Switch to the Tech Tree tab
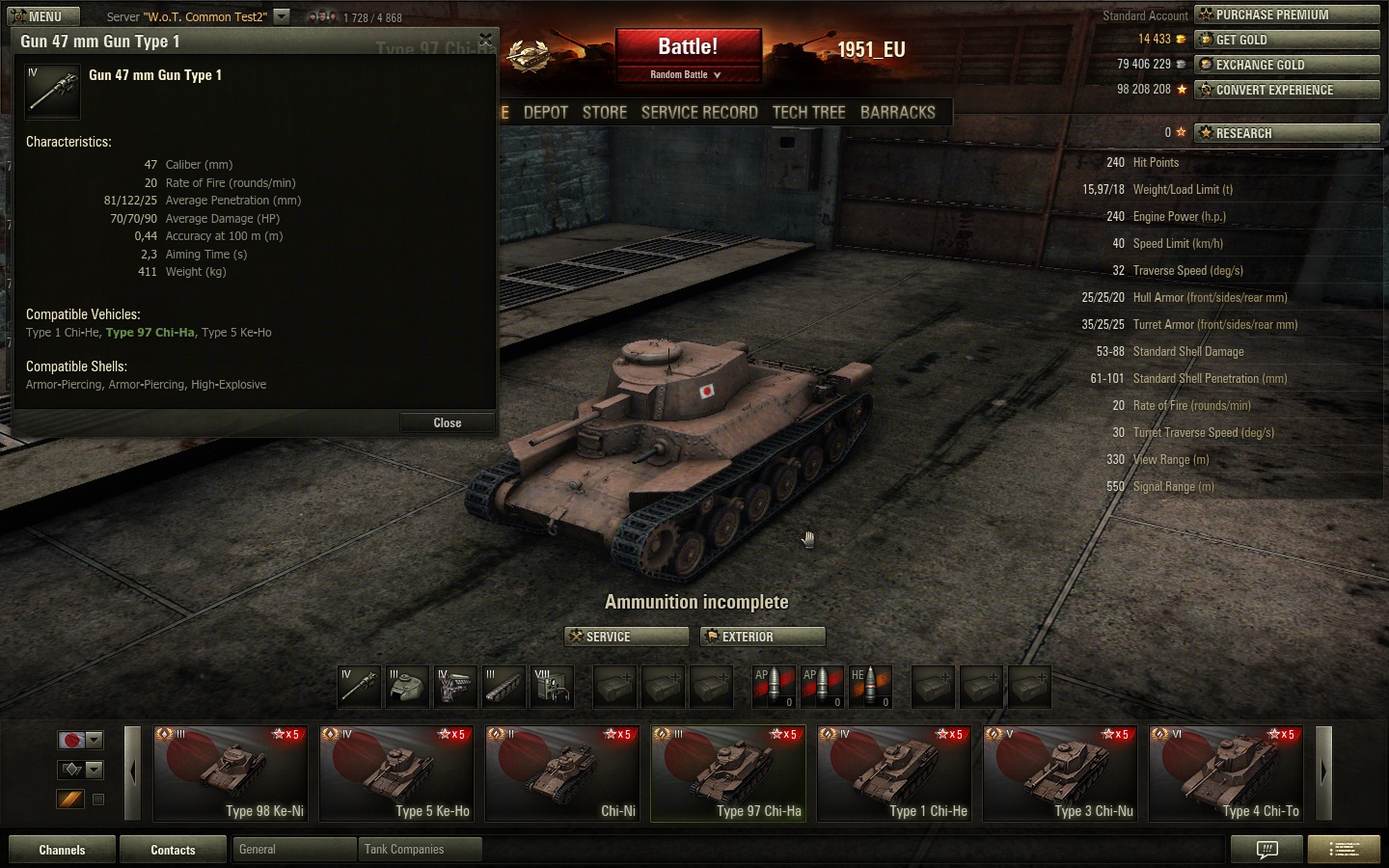The image size is (1389, 868). pos(808,112)
